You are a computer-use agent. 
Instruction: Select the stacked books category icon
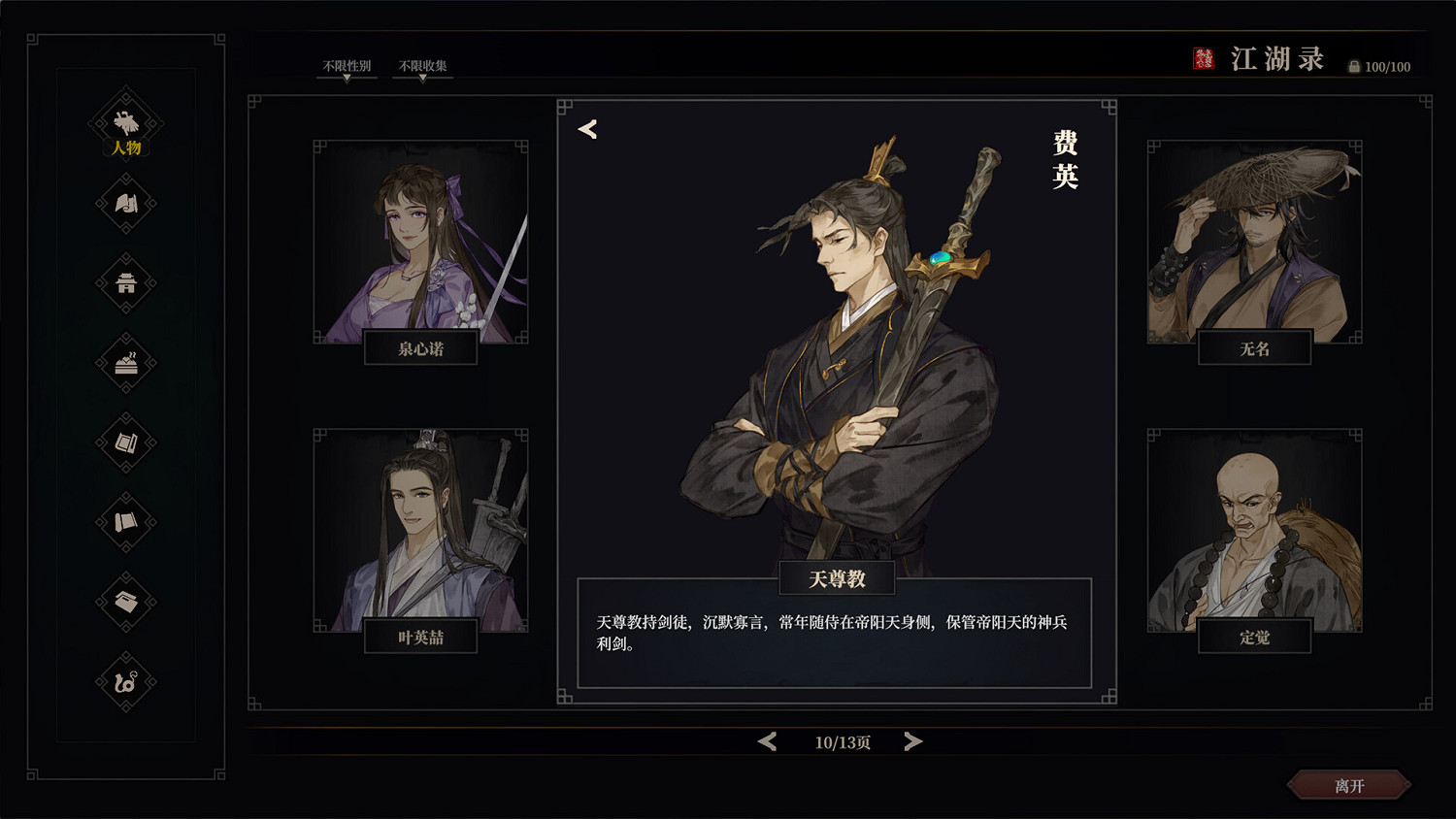pyautogui.click(x=124, y=601)
